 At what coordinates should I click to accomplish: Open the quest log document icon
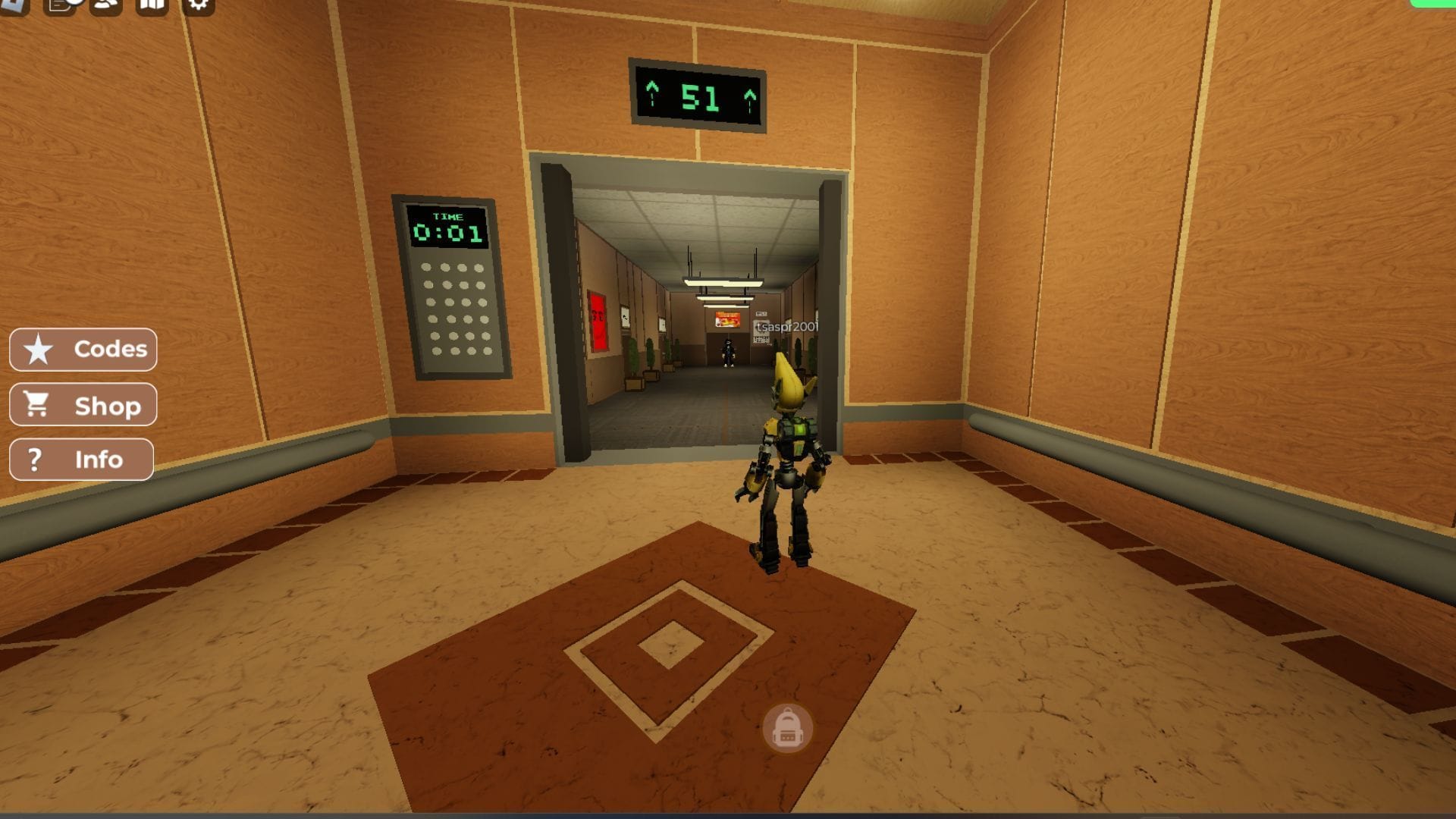tap(59, 8)
